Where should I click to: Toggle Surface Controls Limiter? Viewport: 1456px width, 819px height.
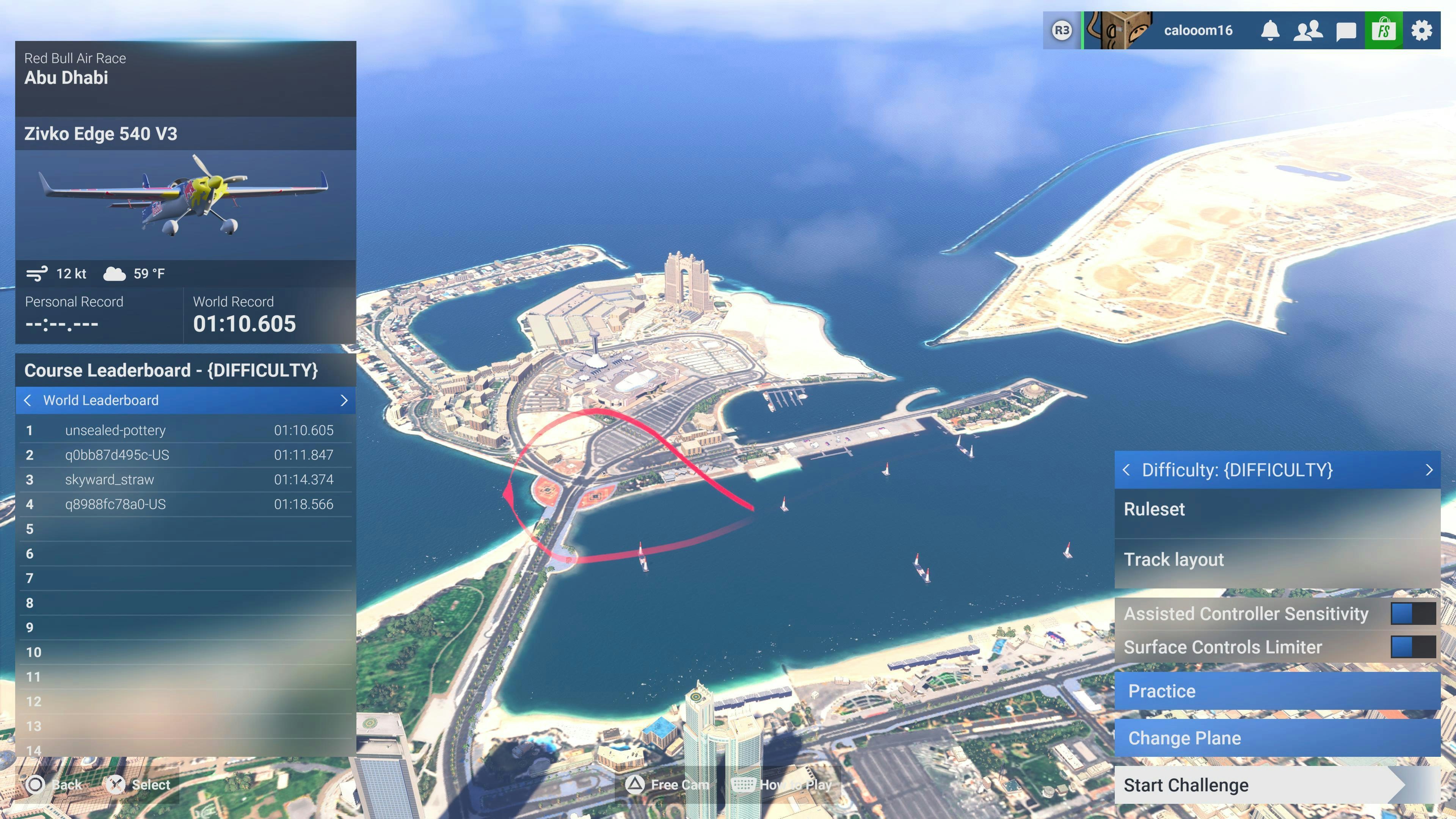click(x=1412, y=647)
